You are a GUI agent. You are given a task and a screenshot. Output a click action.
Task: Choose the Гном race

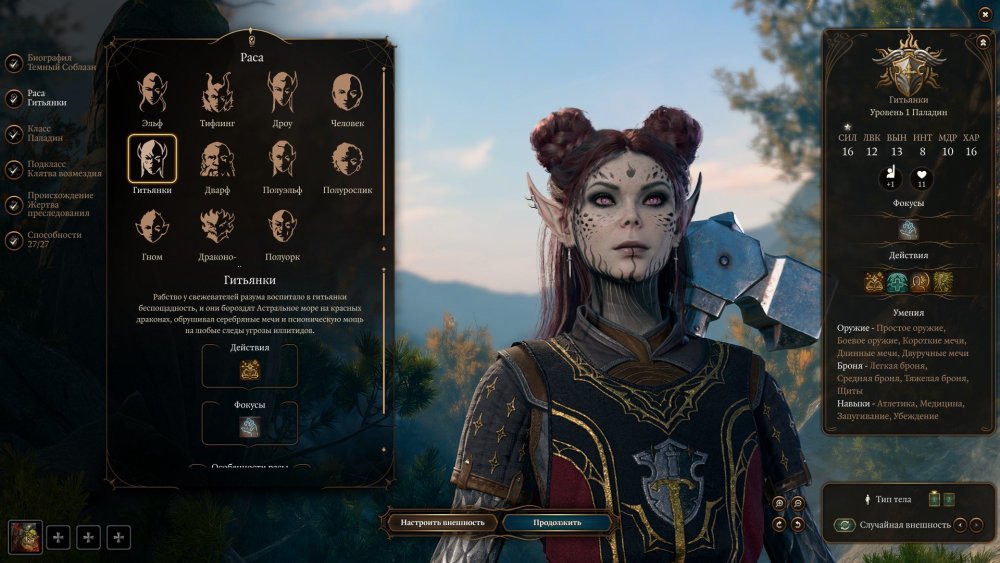(152, 226)
